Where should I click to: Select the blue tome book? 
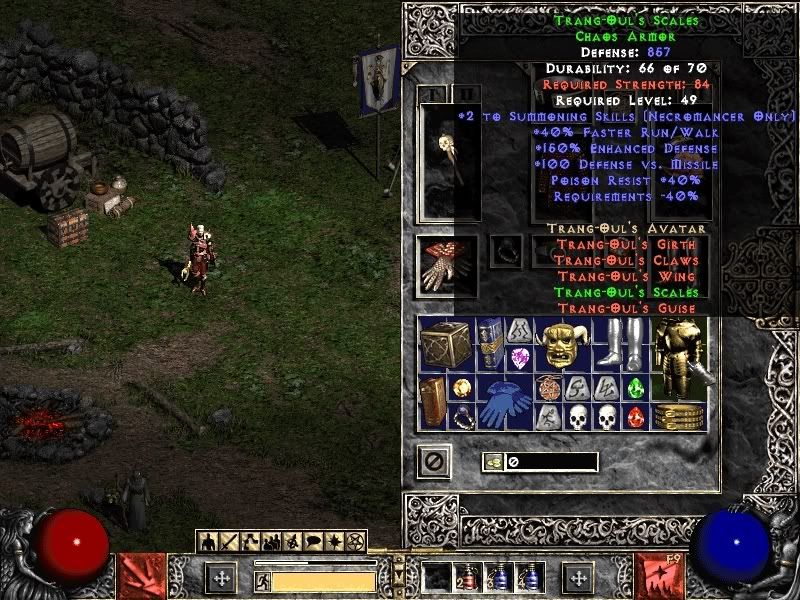[490, 345]
